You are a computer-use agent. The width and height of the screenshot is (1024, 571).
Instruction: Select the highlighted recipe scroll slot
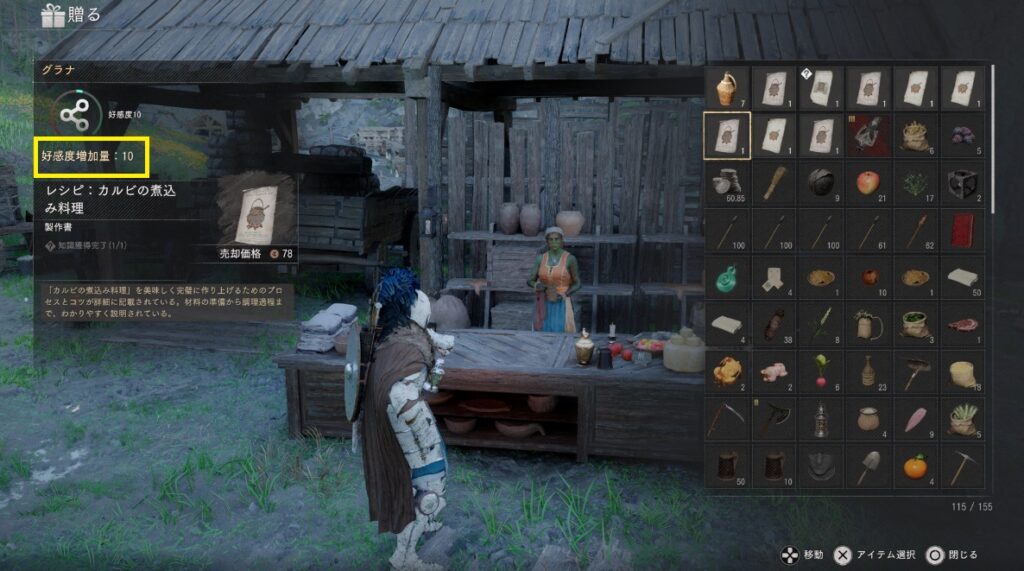click(727, 135)
